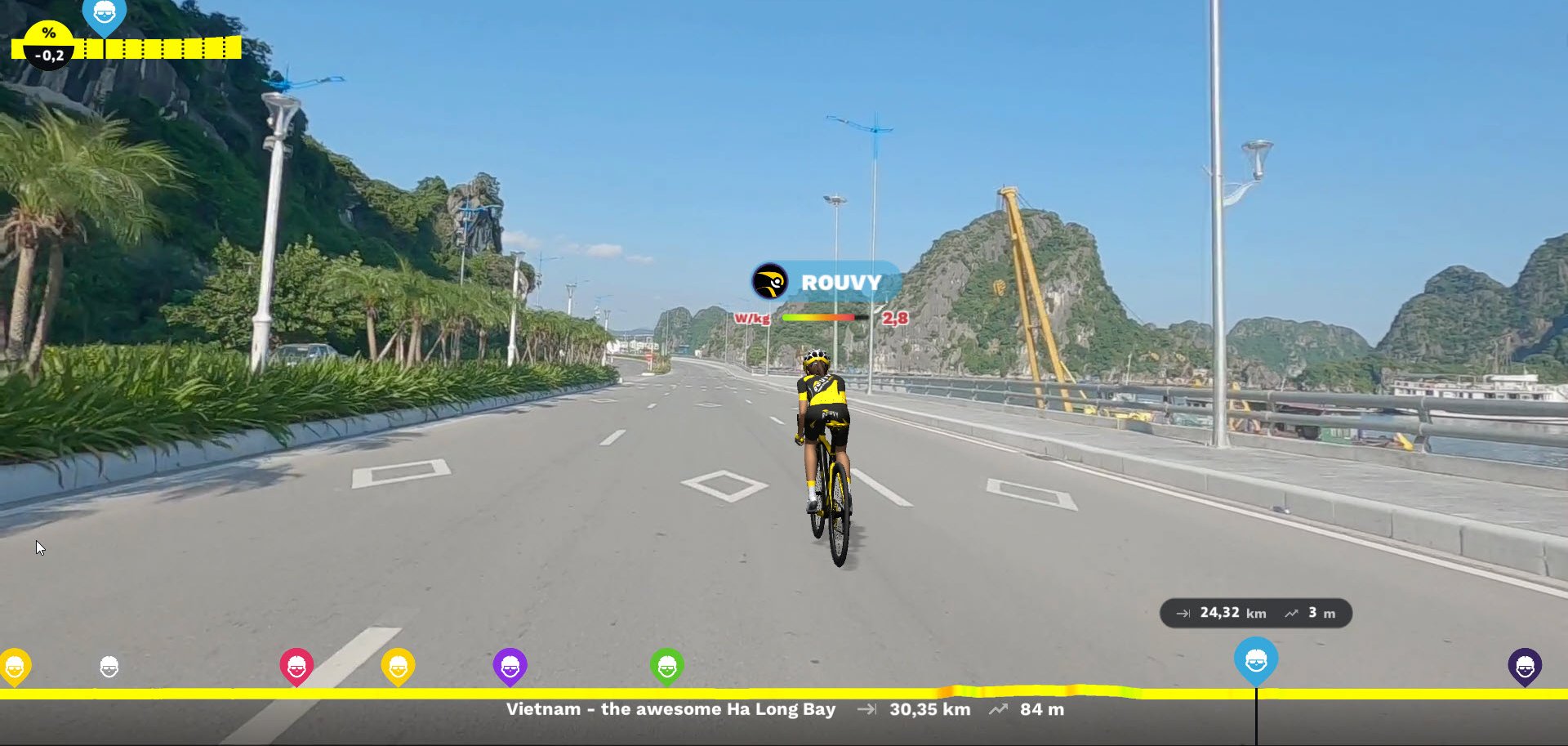The image size is (1568, 746).
Task: Click the distance arrow icon beside 30,35 km
Action: coord(866,709)
